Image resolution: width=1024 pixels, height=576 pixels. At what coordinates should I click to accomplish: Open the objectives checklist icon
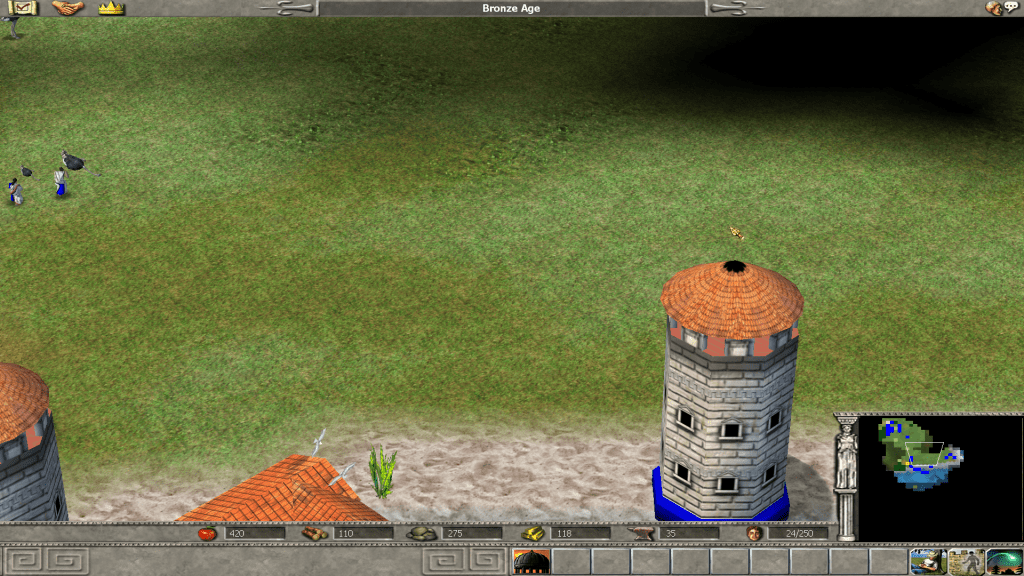pyautogui.click(x=24, y=8)
